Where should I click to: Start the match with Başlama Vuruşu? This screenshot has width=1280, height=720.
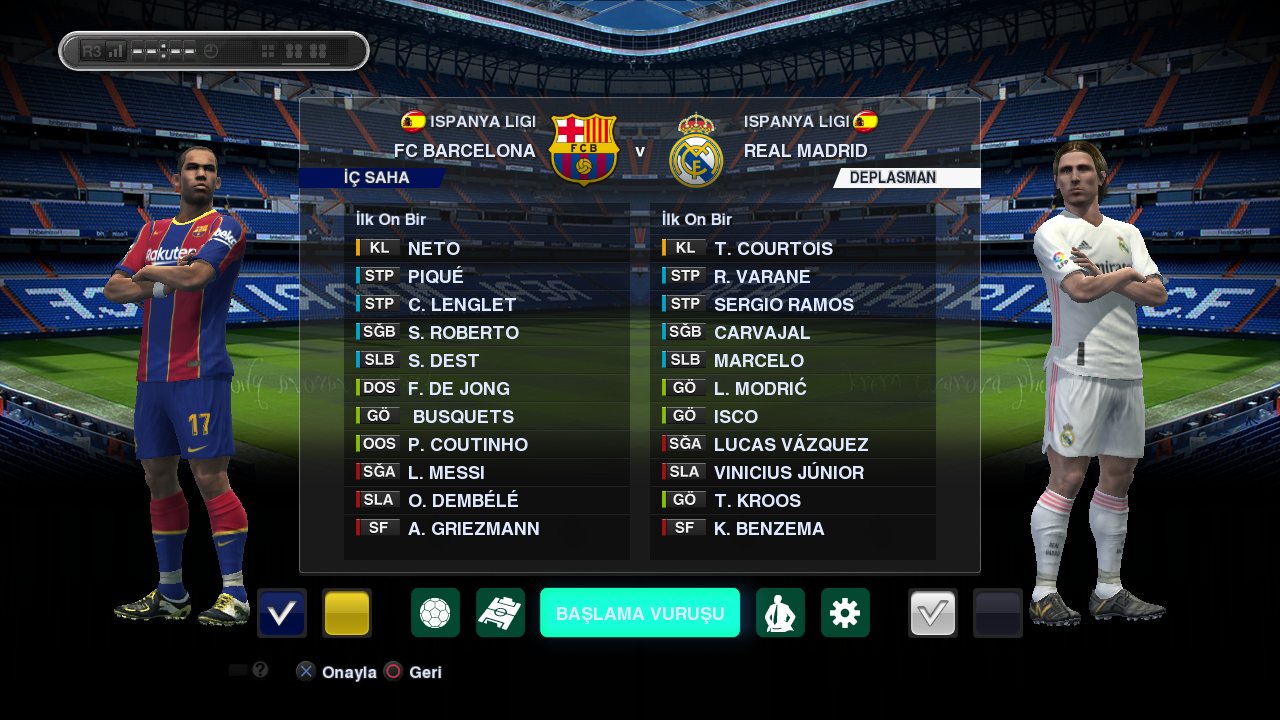pos(640,613)
